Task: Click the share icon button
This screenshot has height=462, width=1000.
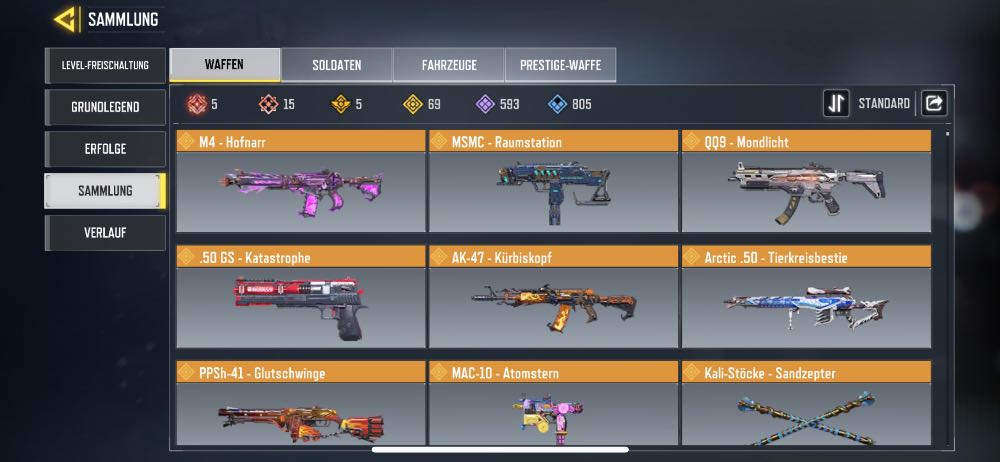Action: click(933, 103)
